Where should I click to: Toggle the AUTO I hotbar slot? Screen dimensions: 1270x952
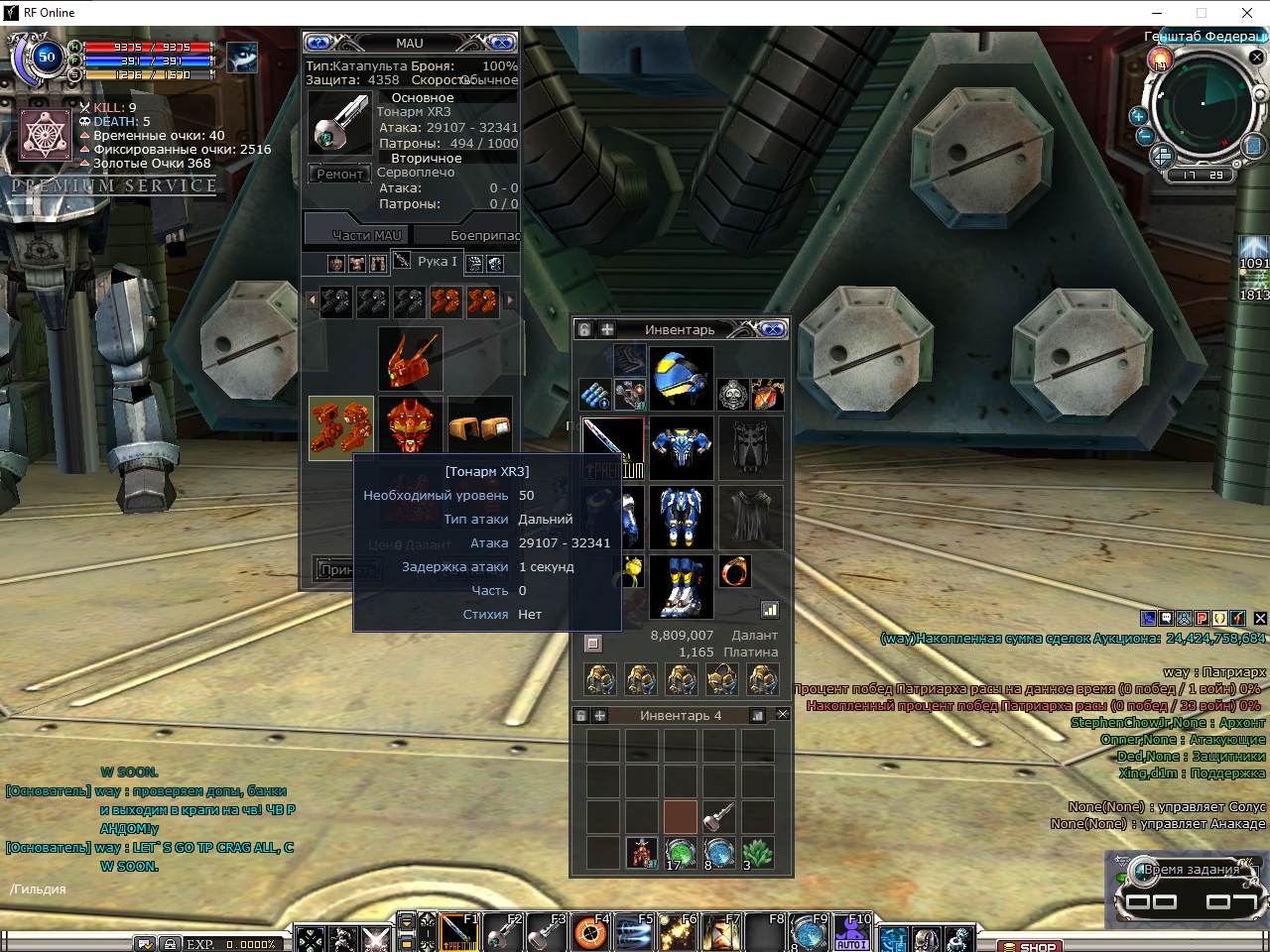851,933
